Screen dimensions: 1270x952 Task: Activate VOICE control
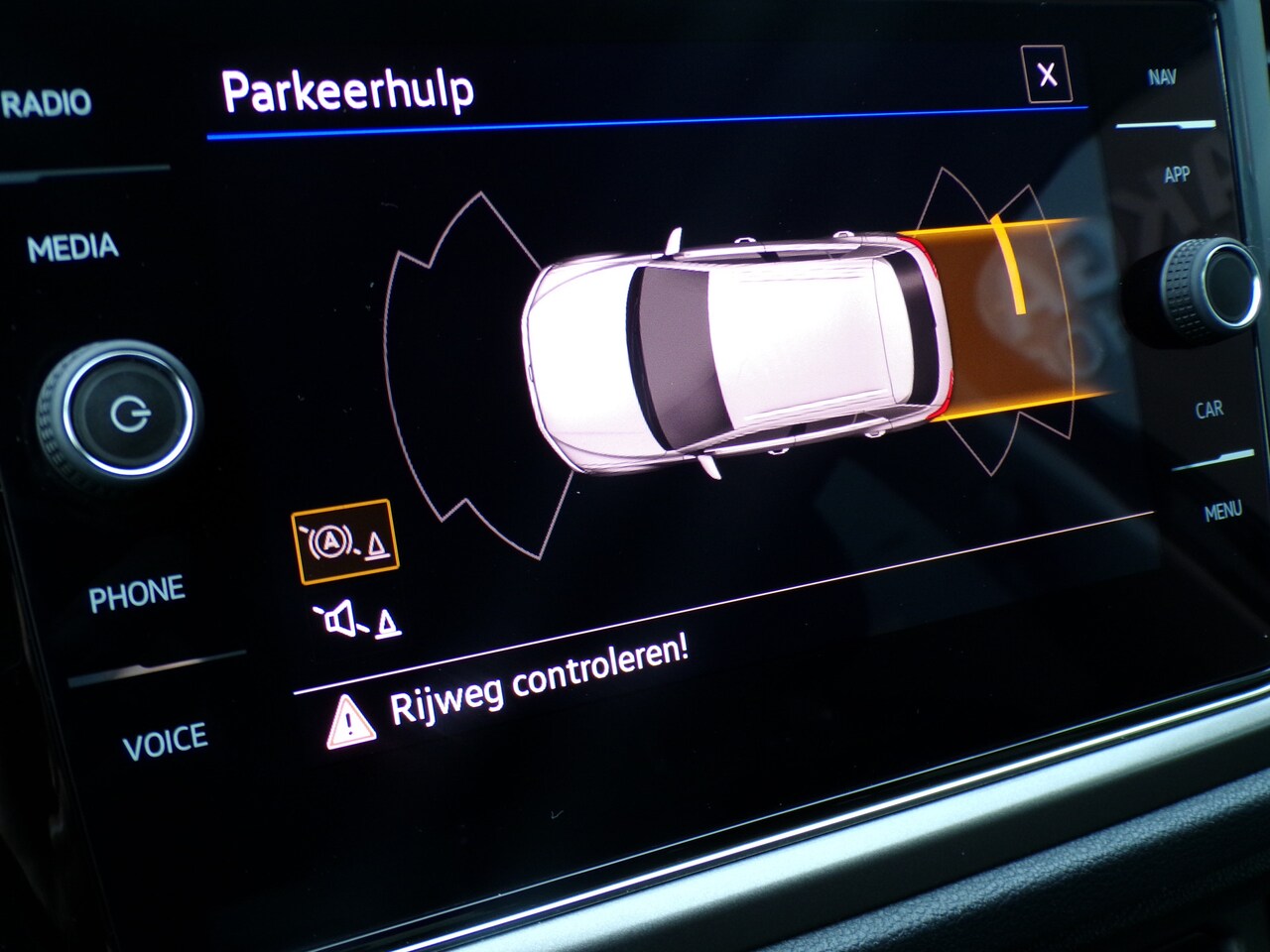coord(165,741)
